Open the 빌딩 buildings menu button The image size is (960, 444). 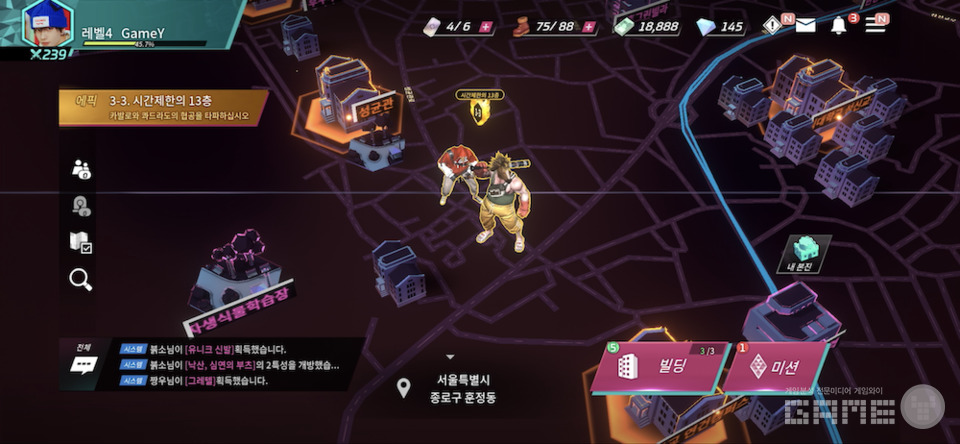pos(657,367)
